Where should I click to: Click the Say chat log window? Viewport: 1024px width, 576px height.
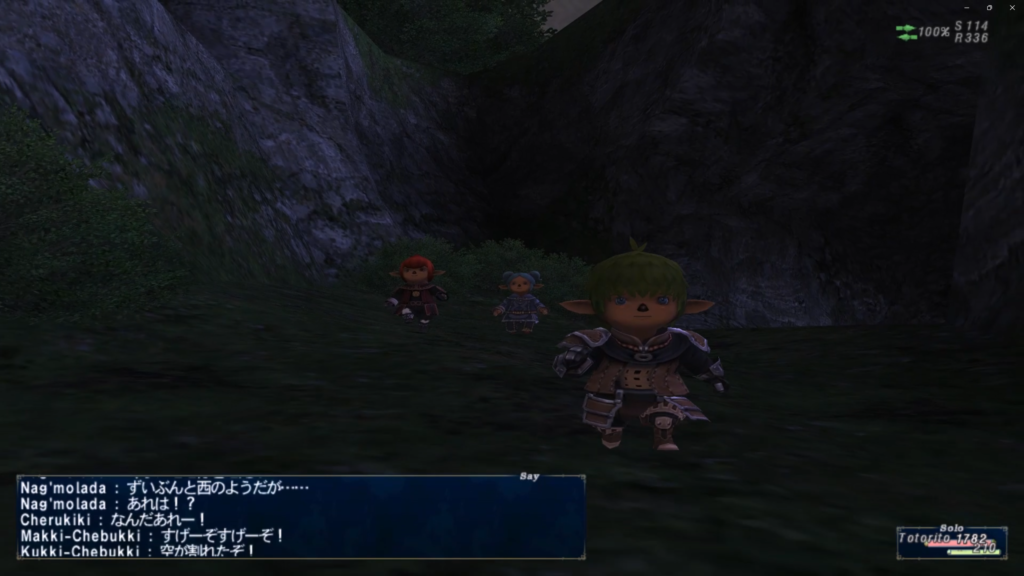[x=300, y=516]
